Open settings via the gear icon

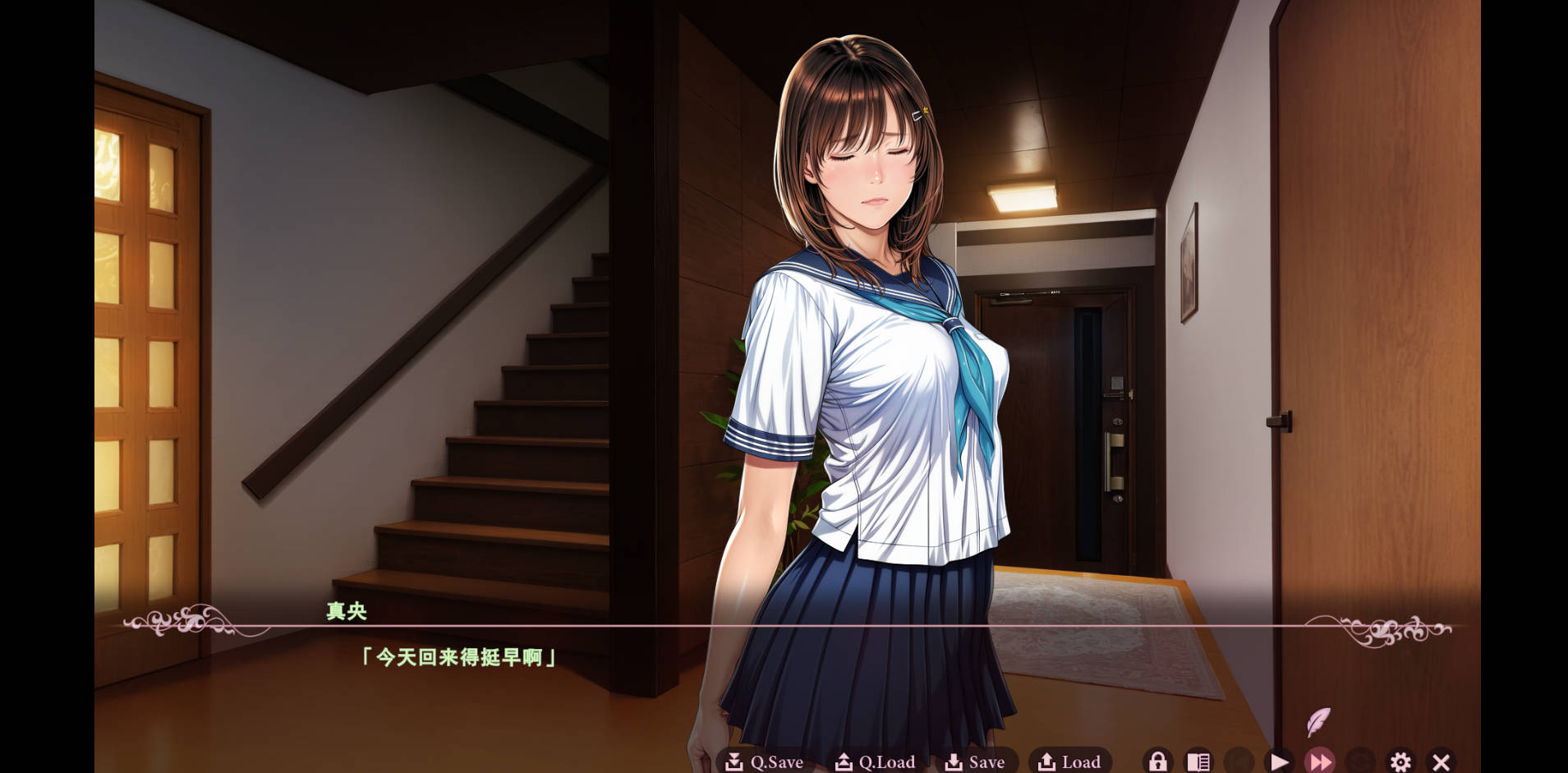(x=1400, y=761)
